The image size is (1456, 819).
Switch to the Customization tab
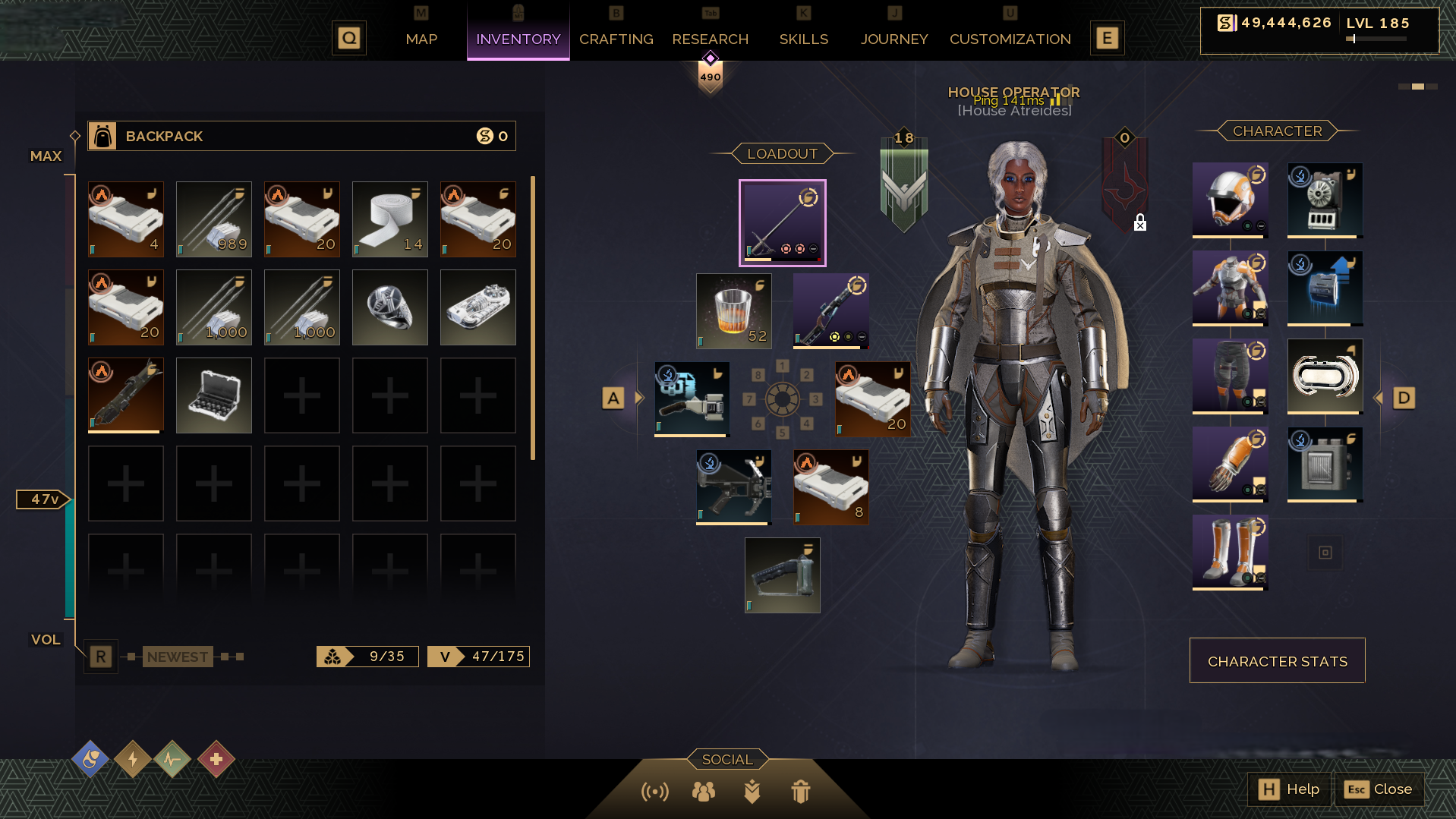tap(1010, 39)
